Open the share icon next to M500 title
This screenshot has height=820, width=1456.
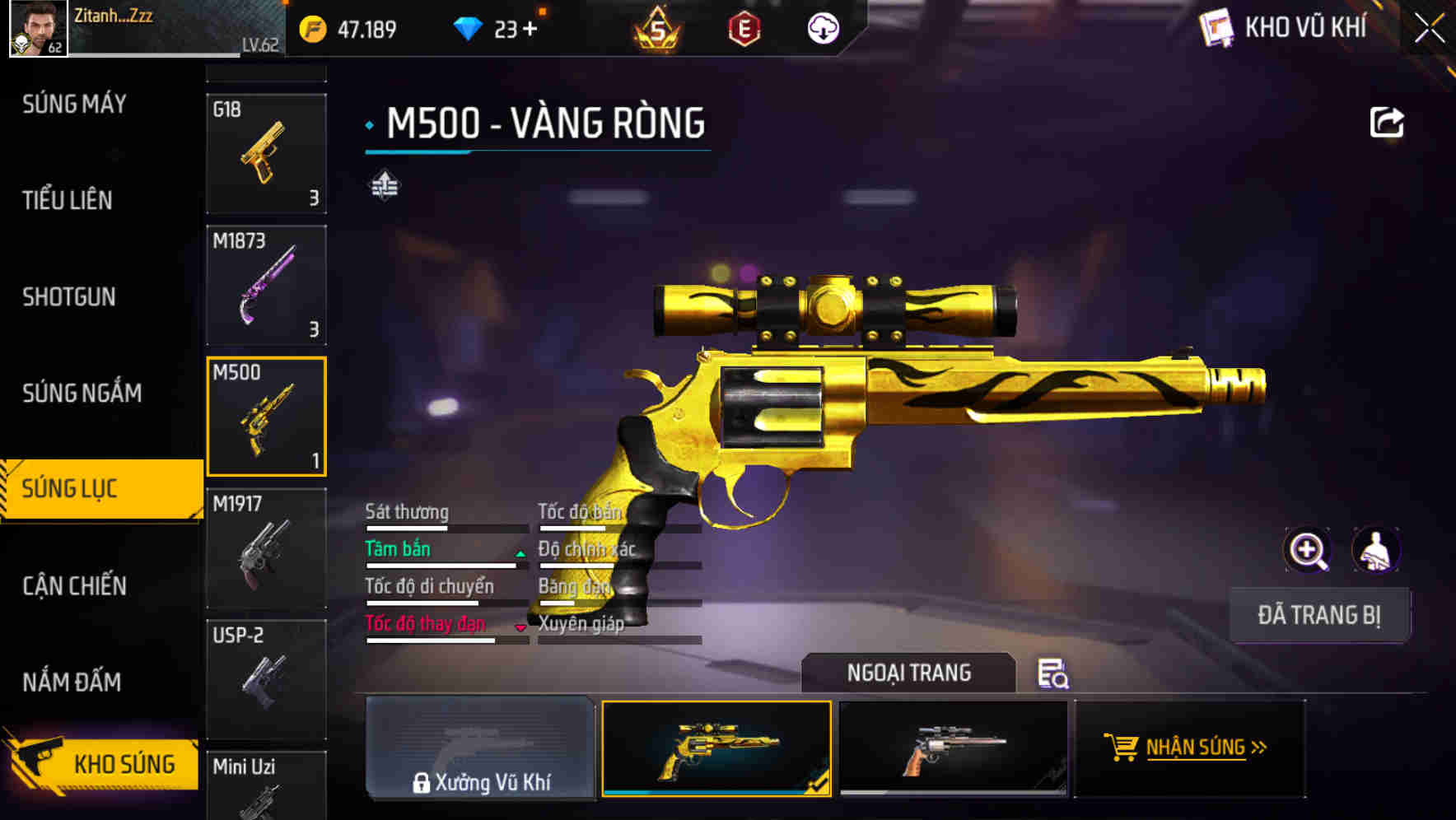click(1388, 121)
